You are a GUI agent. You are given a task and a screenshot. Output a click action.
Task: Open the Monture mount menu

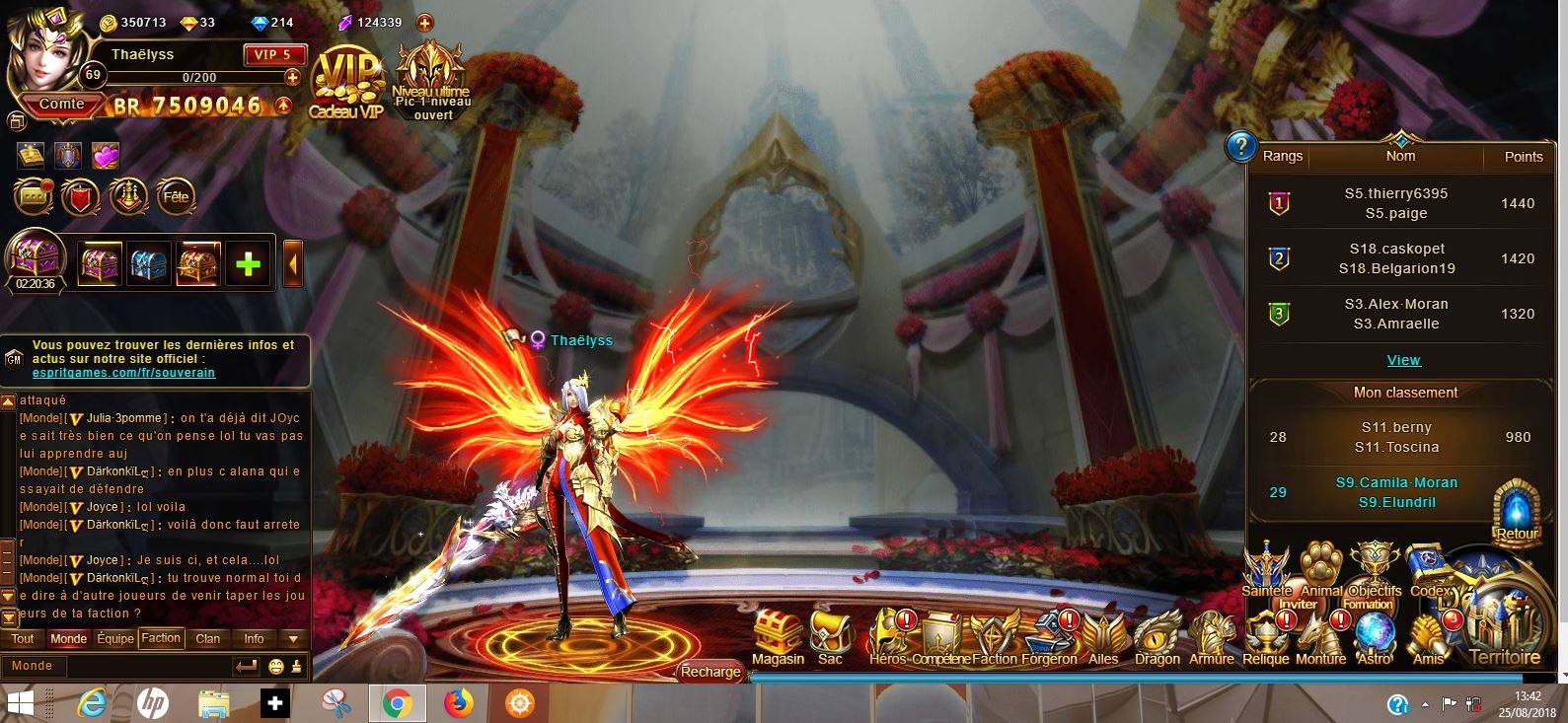[1320, 638]
